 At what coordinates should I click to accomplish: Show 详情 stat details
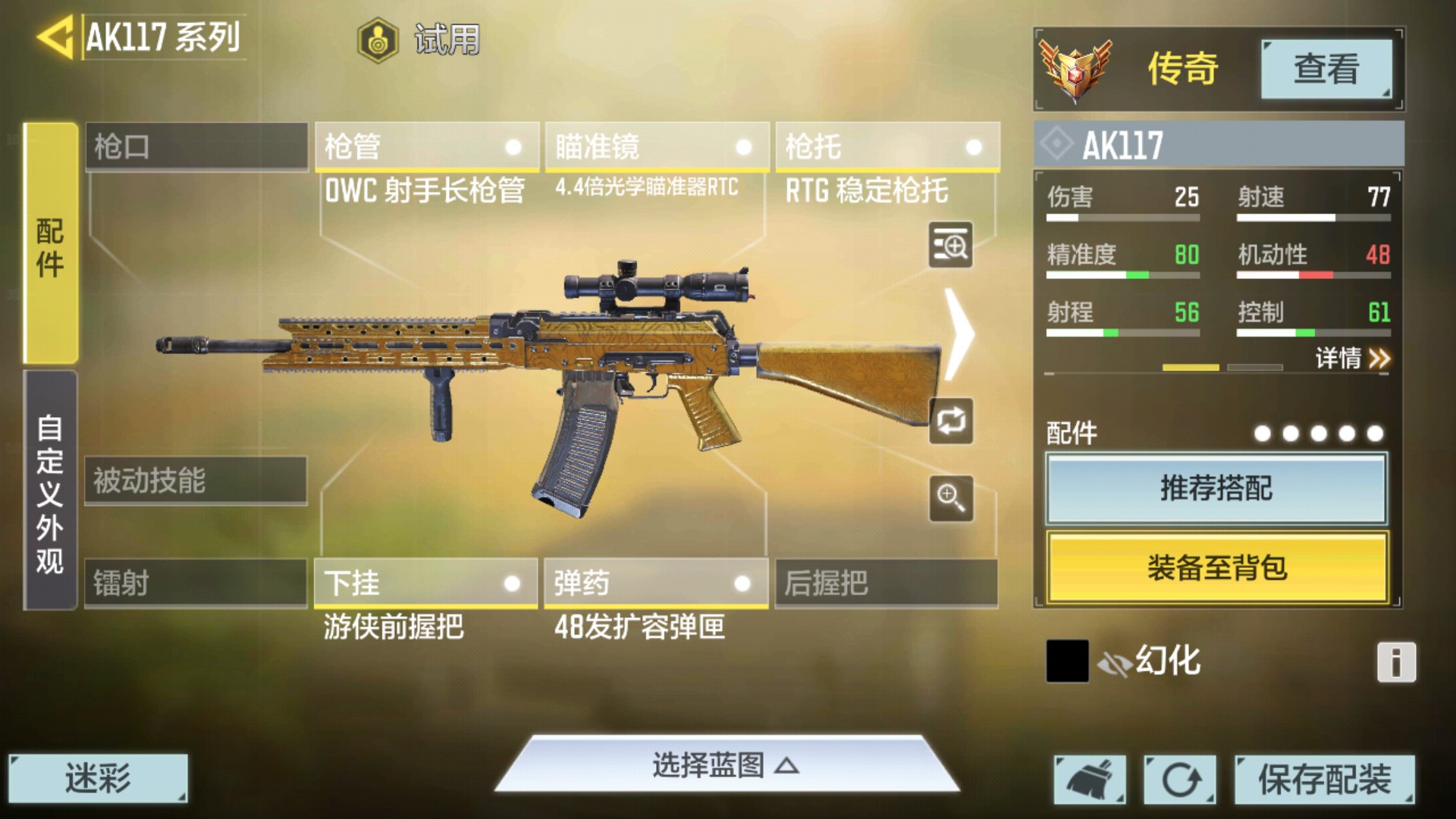point(1352,358)
